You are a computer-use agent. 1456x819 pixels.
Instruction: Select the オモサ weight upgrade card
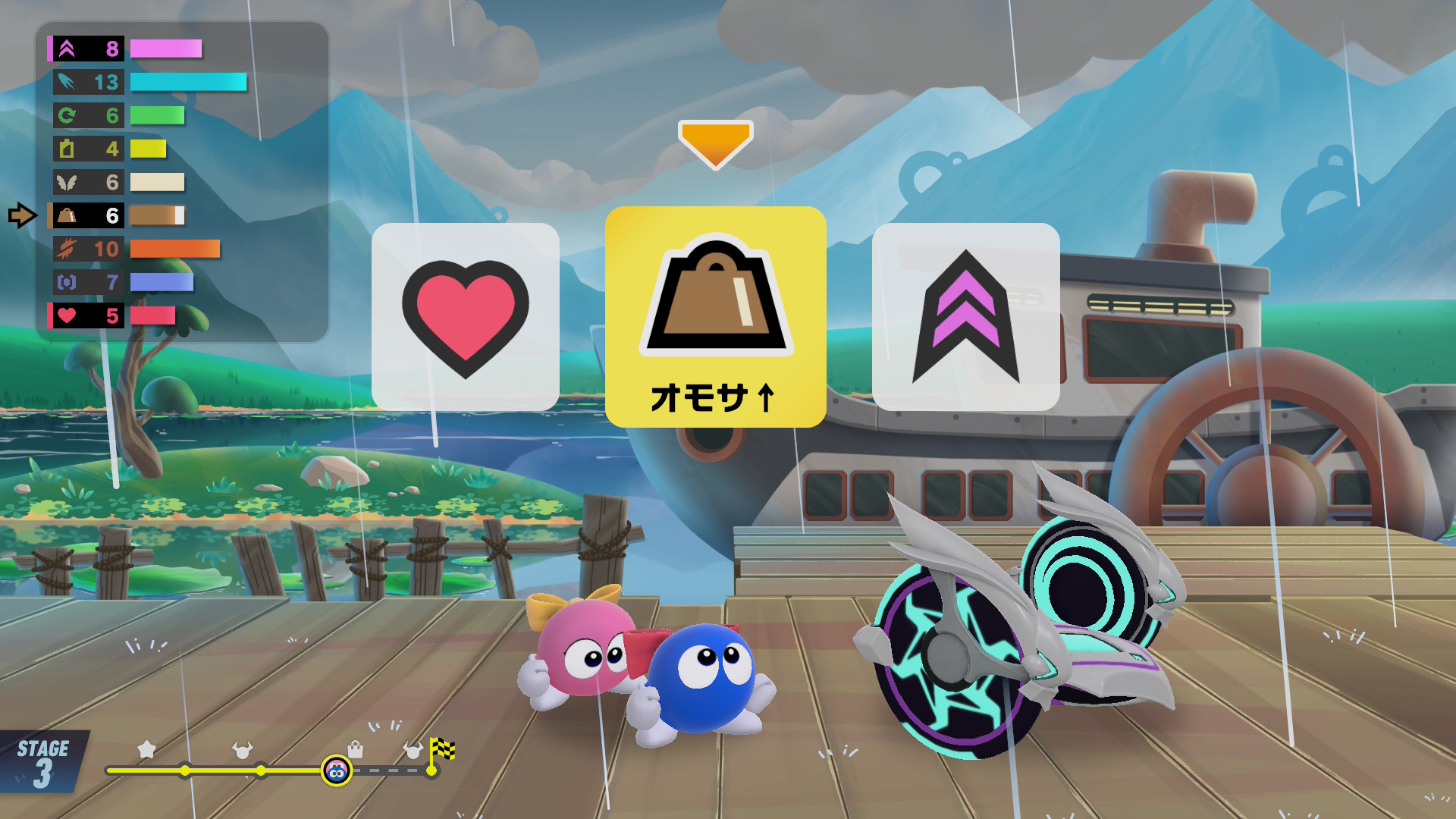tap(715, 317)
